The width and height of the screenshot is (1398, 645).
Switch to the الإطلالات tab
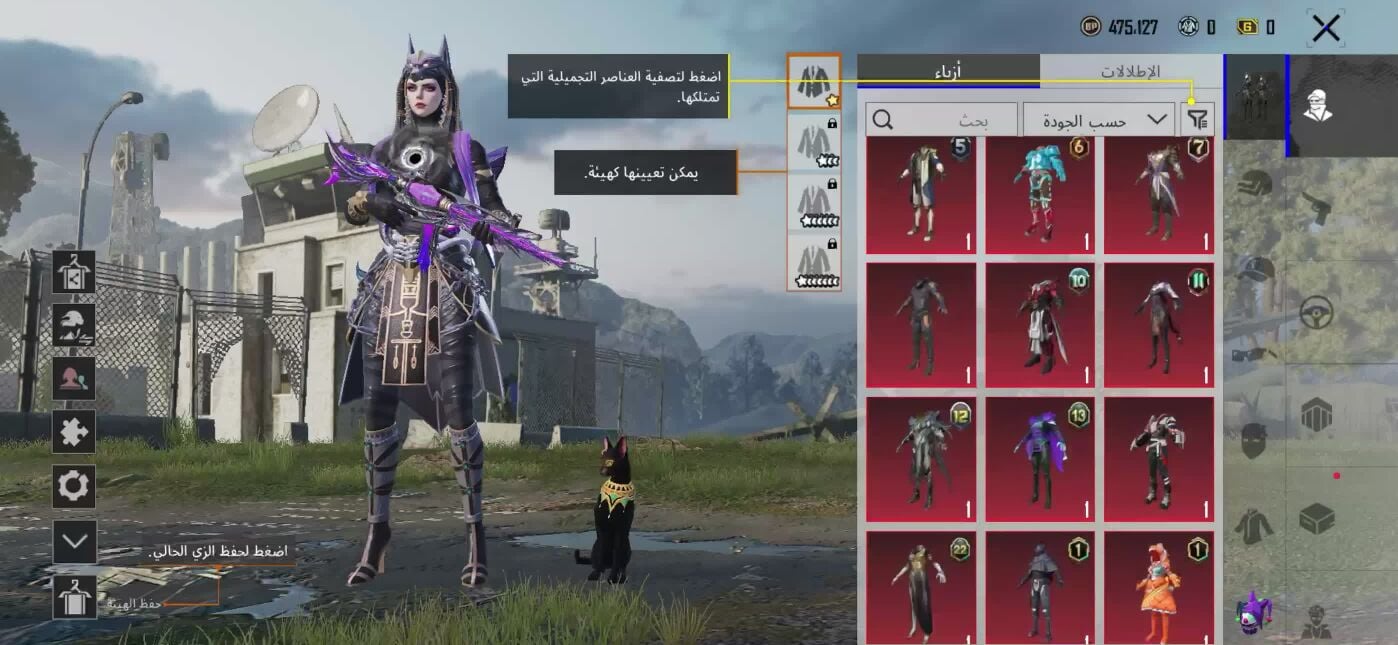1130,71
